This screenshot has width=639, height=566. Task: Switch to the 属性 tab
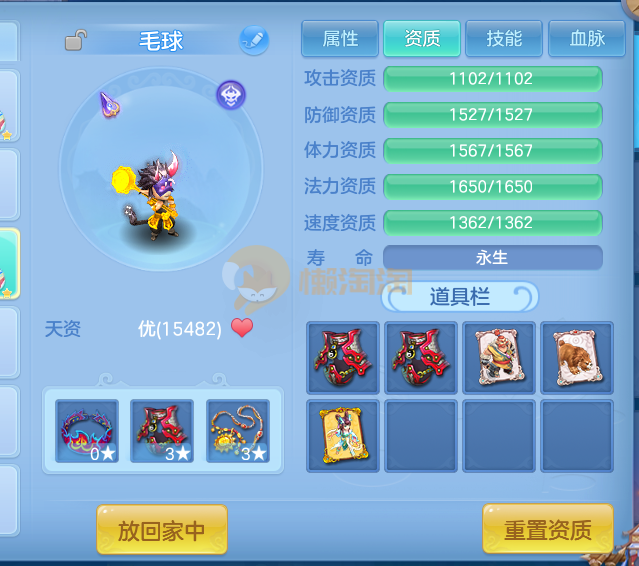[340, 39]
